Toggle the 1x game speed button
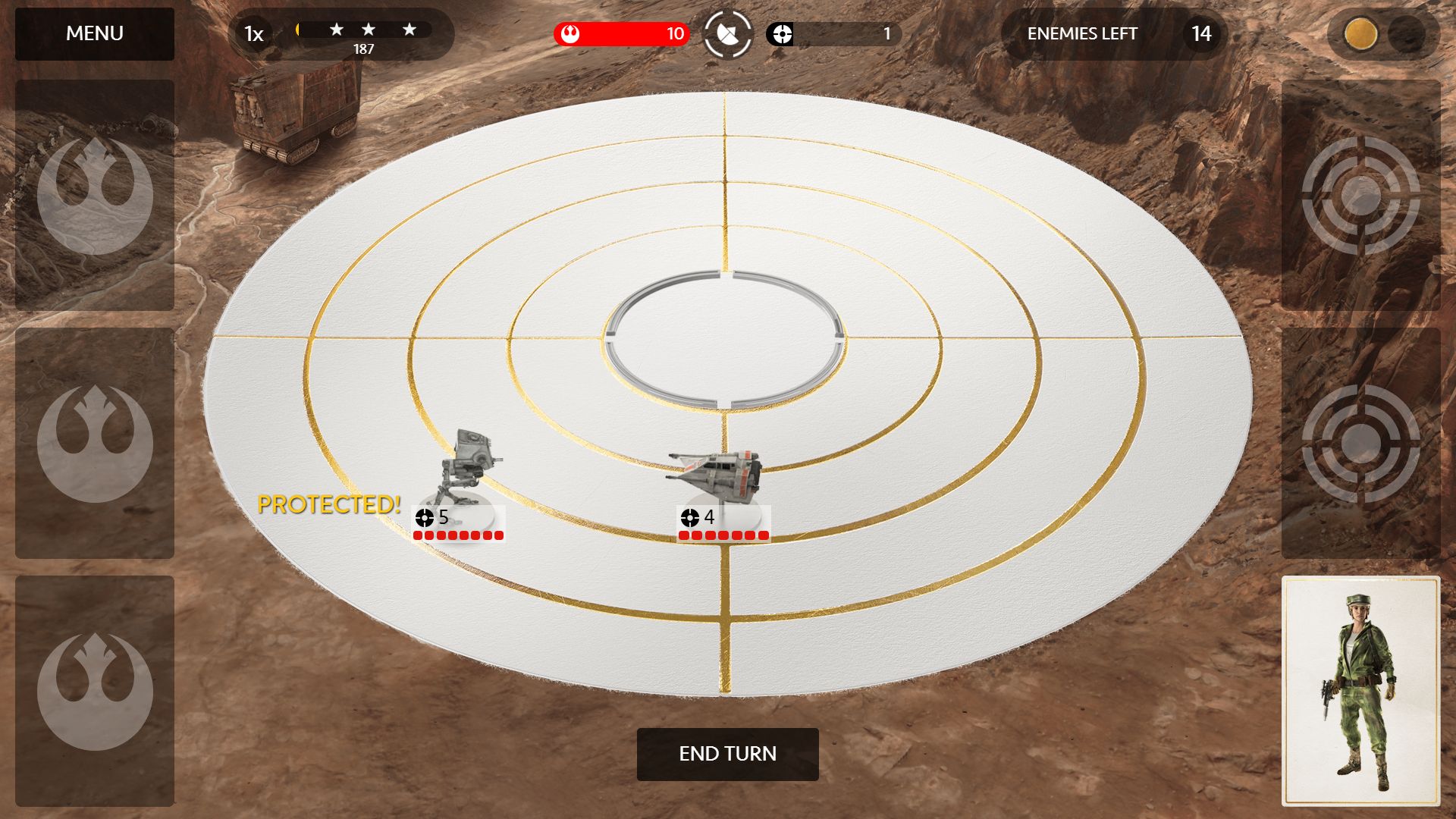This screenshot has width=1456, height=819. 253,34
